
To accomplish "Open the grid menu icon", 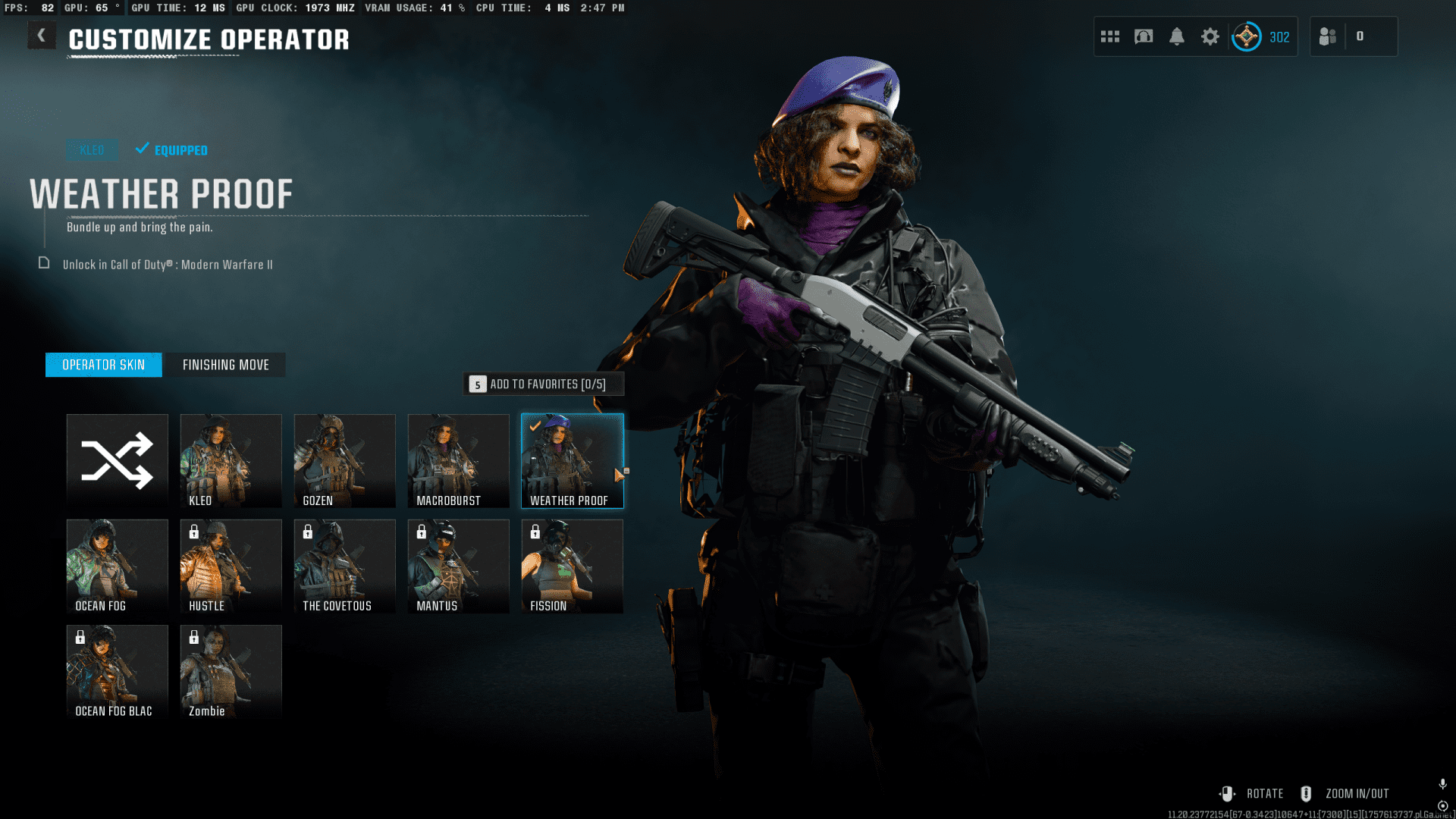I will 1110,36.
